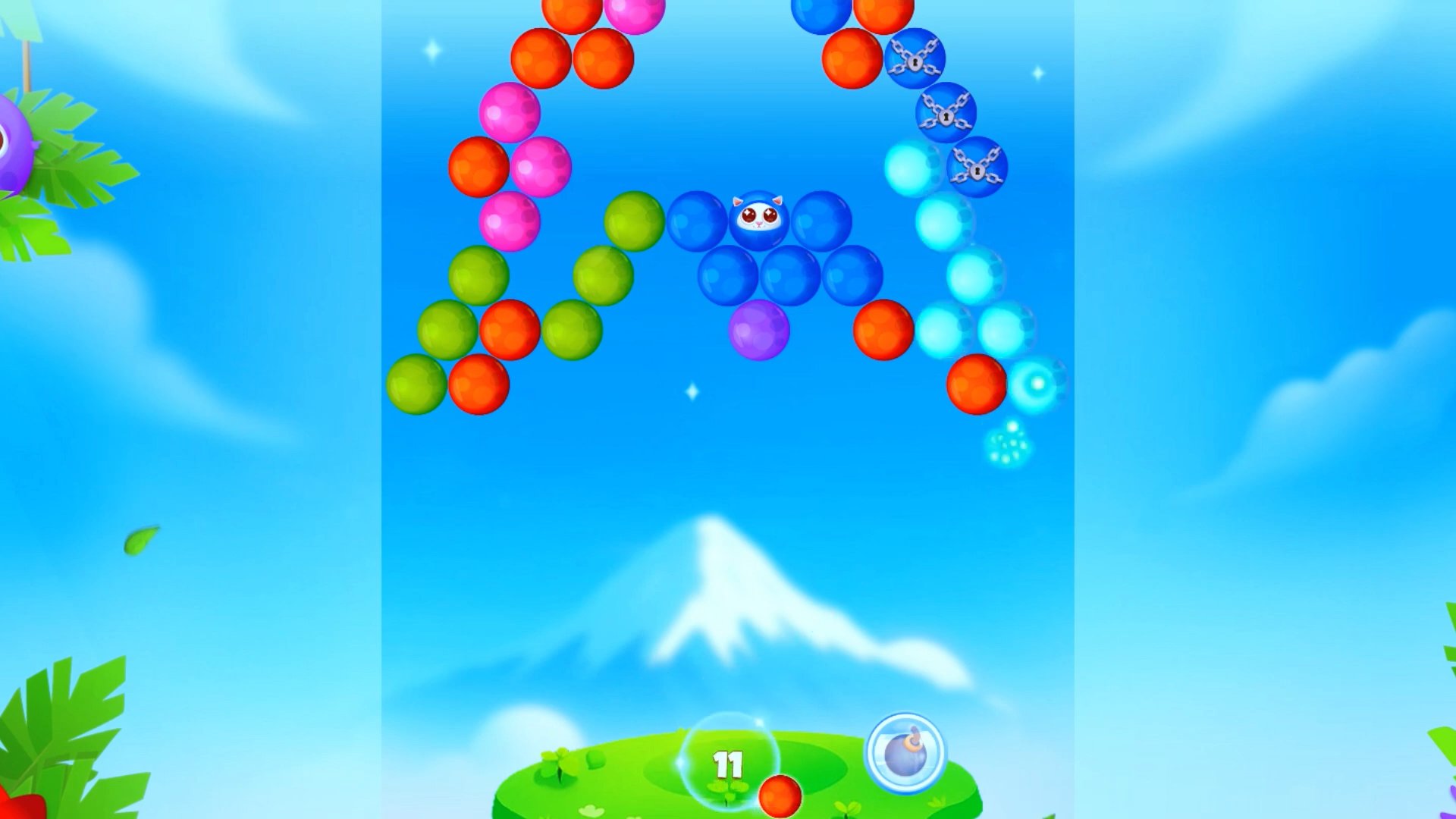Select the next red bubble in queue
1456x819 pixels.
click(780, 796)
